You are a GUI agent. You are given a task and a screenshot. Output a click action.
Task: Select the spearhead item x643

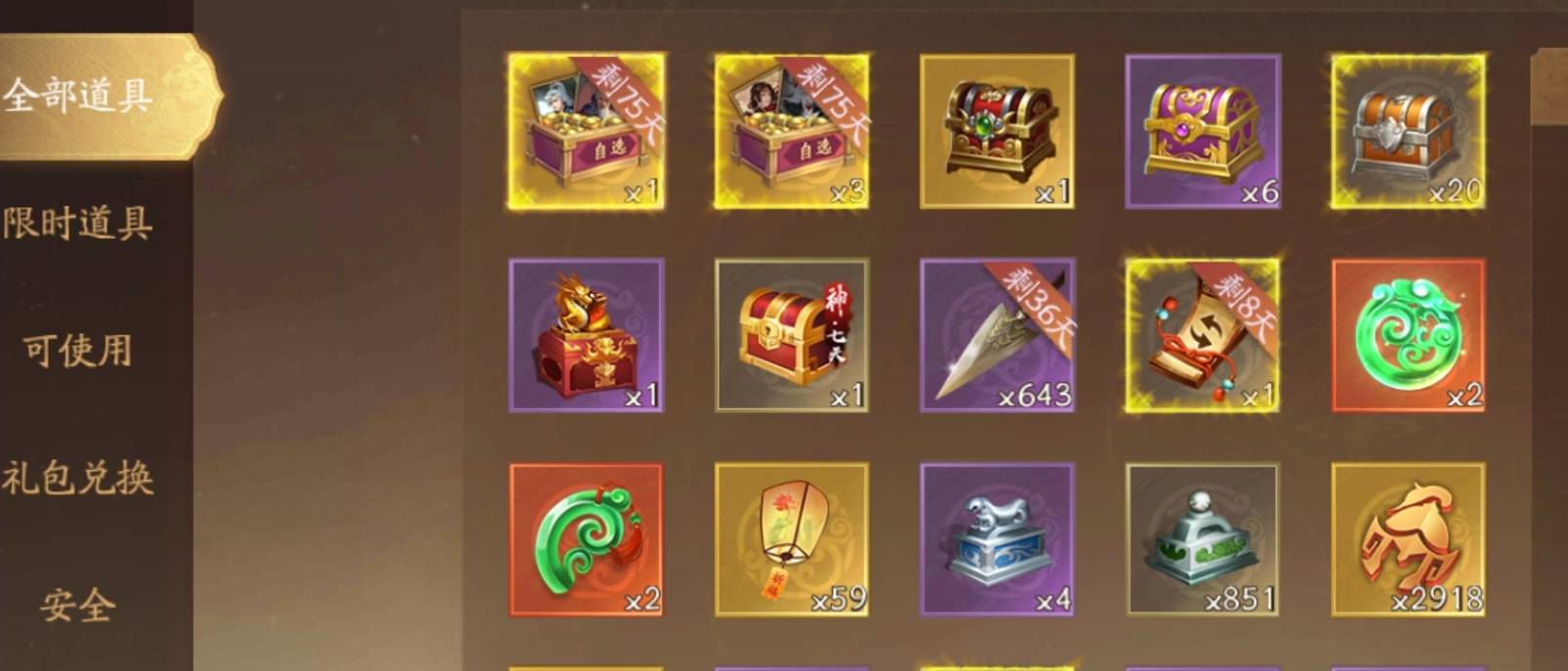click(x=997, y=335)
